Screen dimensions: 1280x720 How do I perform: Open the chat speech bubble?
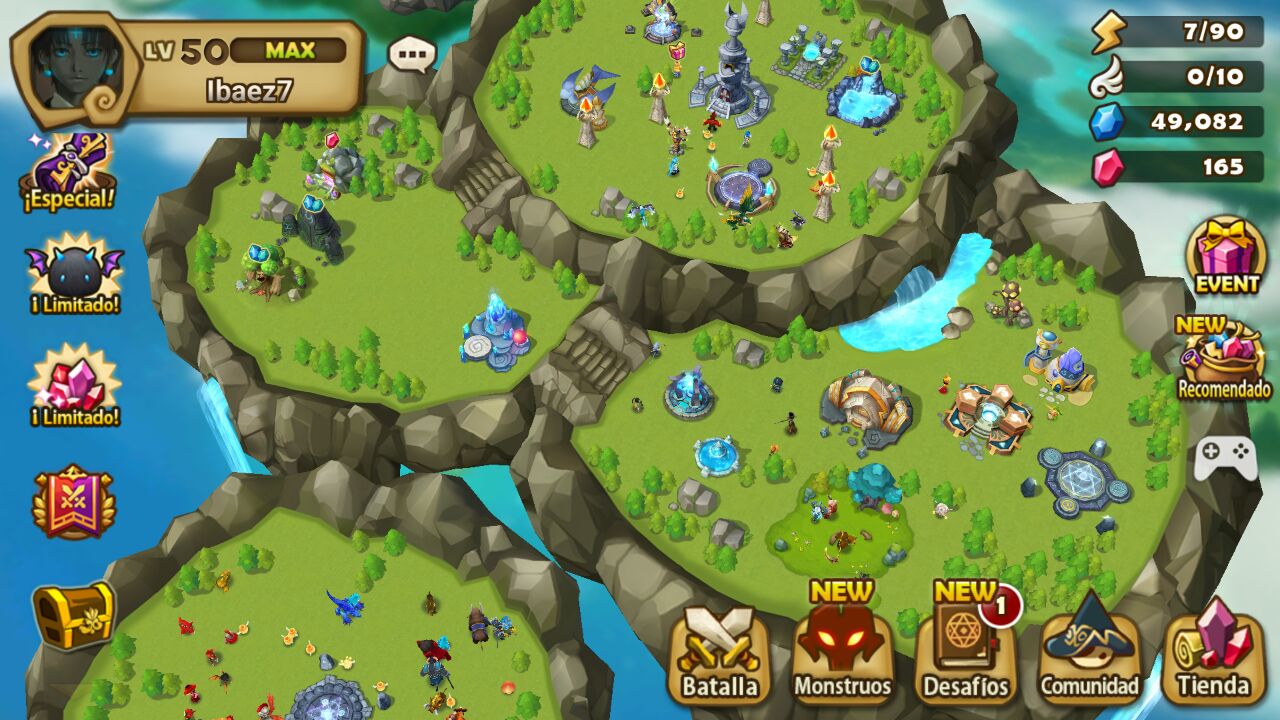pos(412,54)
